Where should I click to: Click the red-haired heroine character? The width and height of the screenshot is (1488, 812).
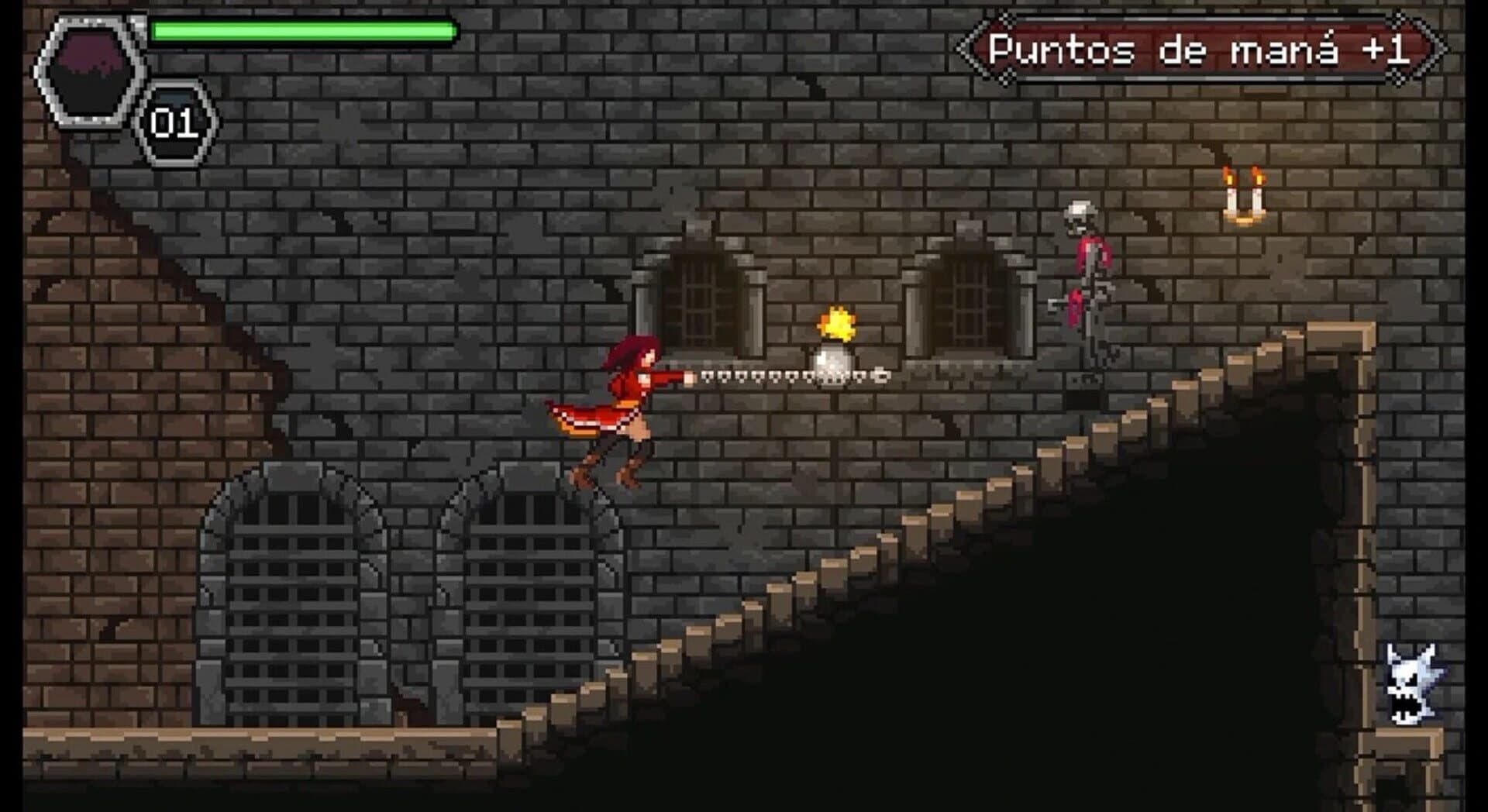(628, 403)
